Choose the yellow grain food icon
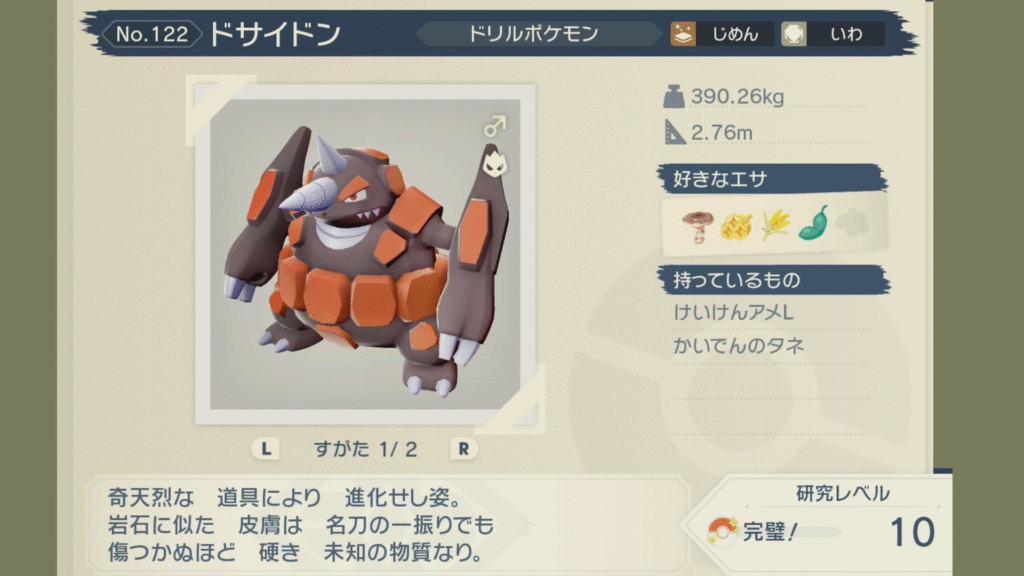This screenshot has width=1024, height=576. pos(774,226)
